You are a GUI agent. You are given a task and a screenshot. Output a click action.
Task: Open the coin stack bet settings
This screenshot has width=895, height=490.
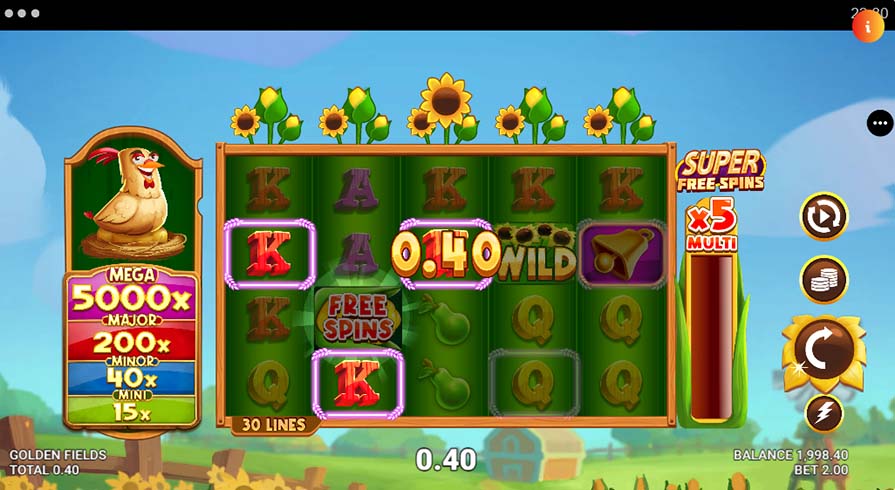coord(824,281)
